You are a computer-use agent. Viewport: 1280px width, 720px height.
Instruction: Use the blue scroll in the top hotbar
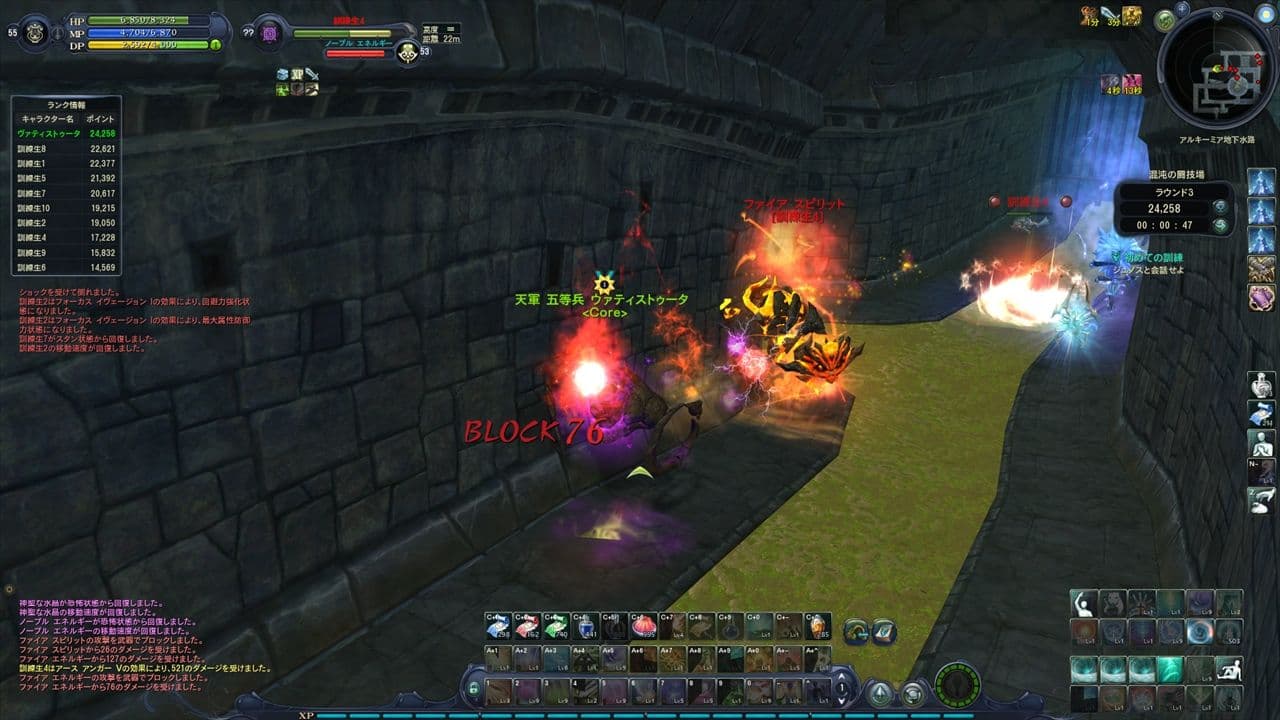[x=498, y=627]
